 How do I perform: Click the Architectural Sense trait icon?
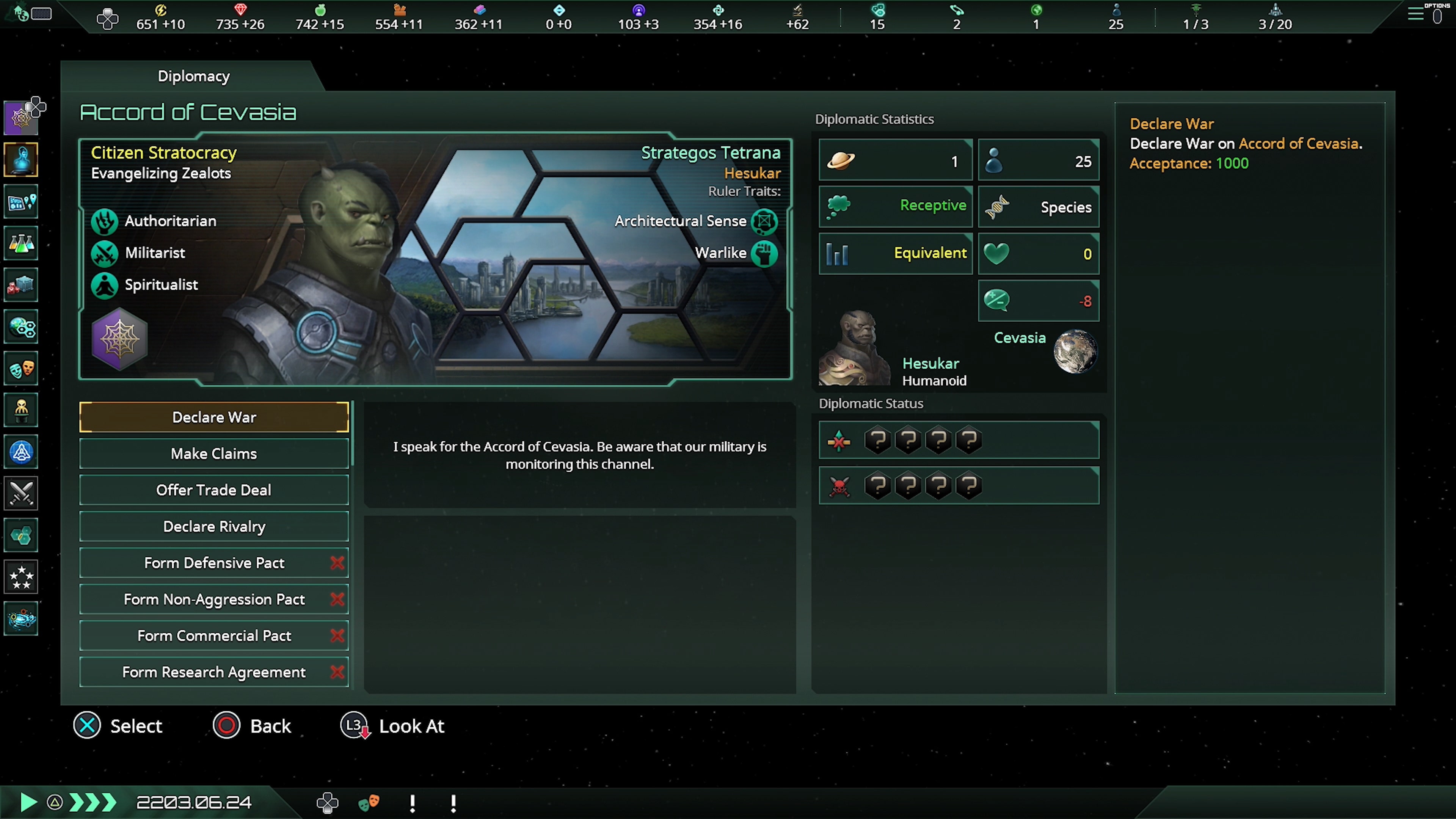point(764,221)
